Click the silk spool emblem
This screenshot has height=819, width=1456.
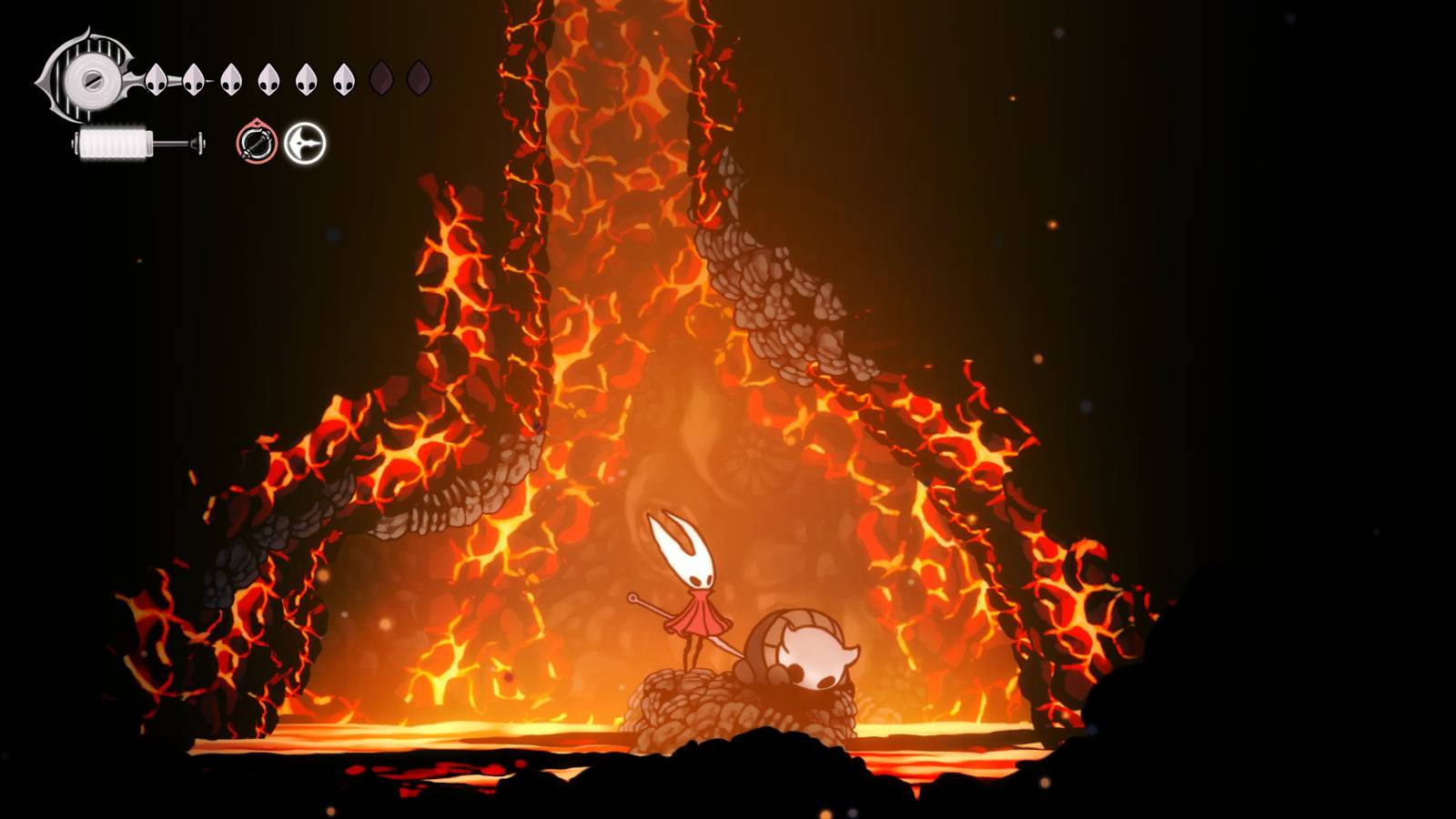coord(88,78)
